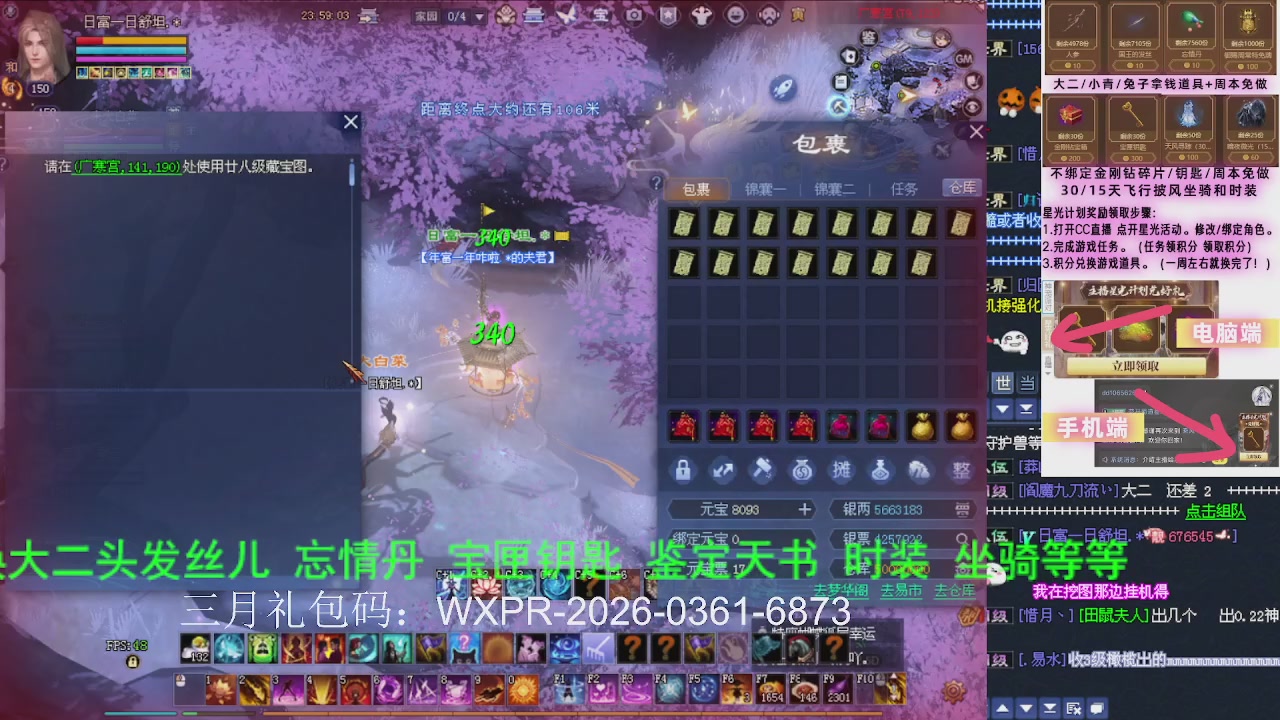1280x720 pixels.
Task: Toggle the lock icon in the bag panel
Action: tap(684, 470)
